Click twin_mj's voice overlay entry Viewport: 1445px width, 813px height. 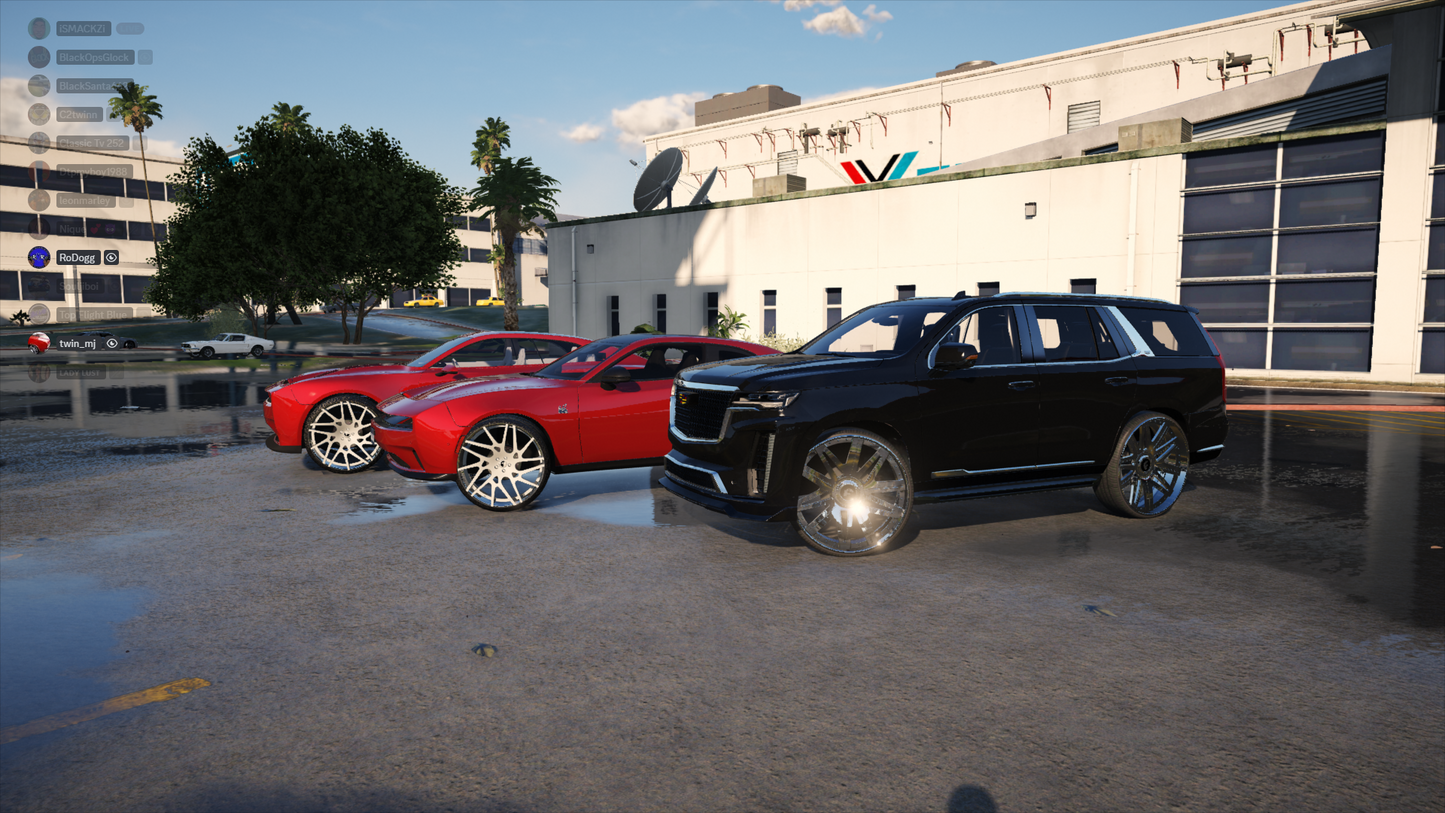[x=77, y=343]
